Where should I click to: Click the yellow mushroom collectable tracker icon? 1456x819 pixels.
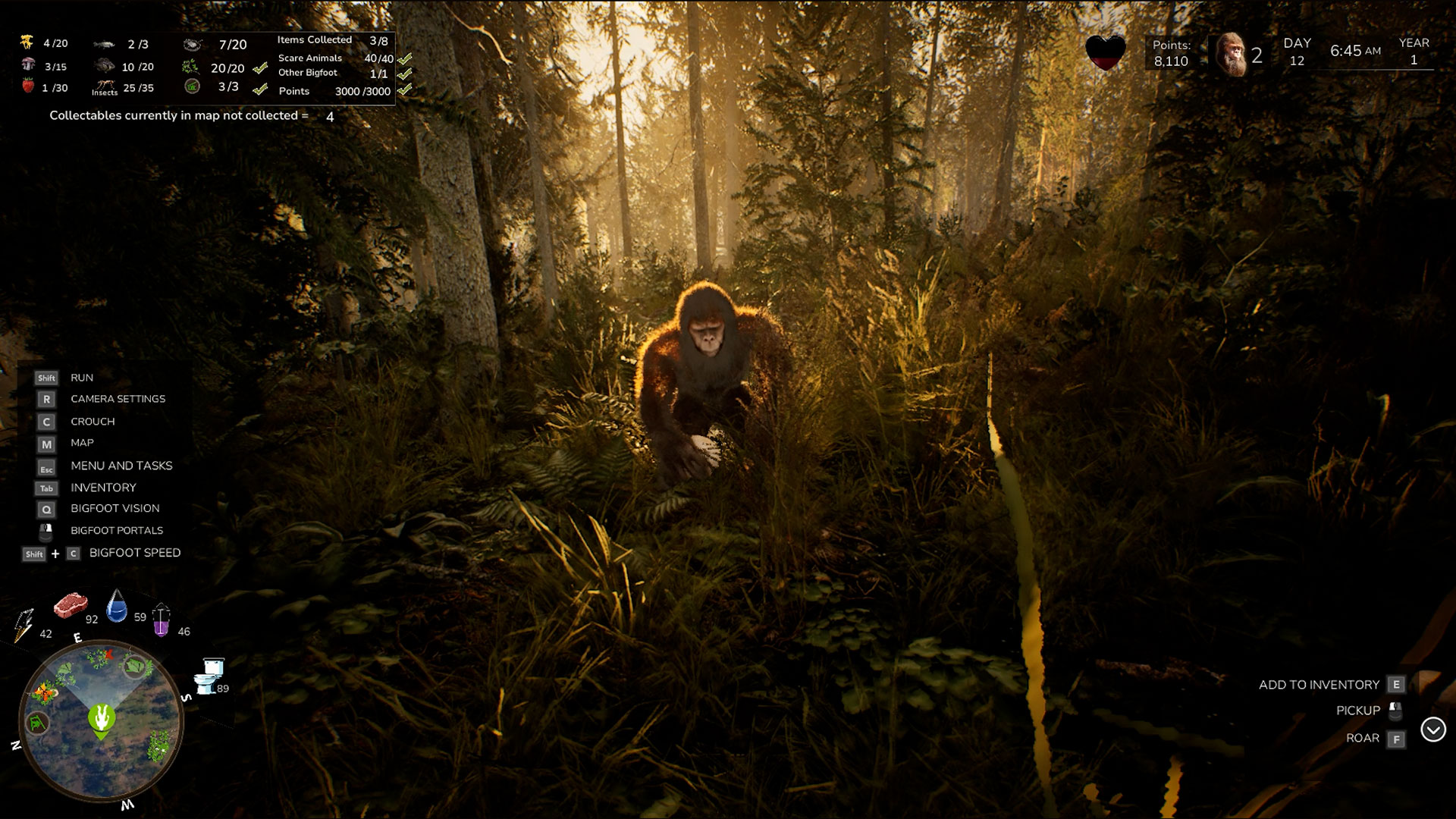tap(27, 42)
